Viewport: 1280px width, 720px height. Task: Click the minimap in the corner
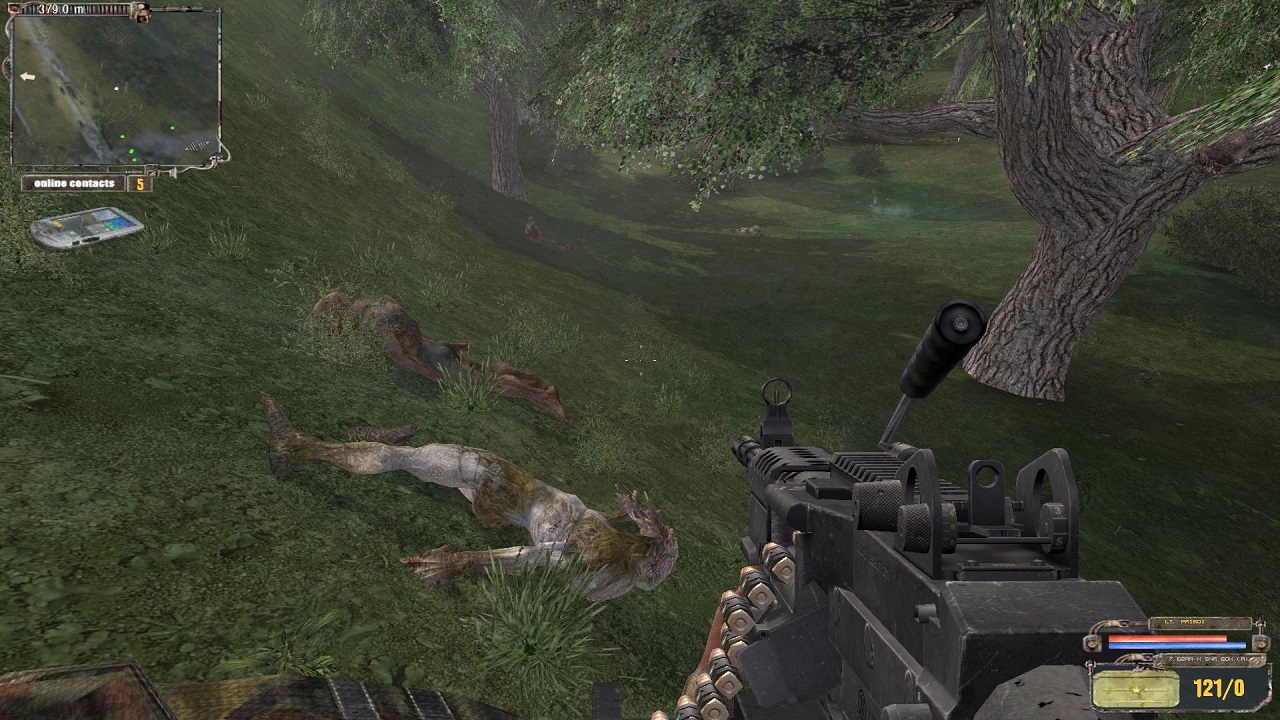[115, 88]
